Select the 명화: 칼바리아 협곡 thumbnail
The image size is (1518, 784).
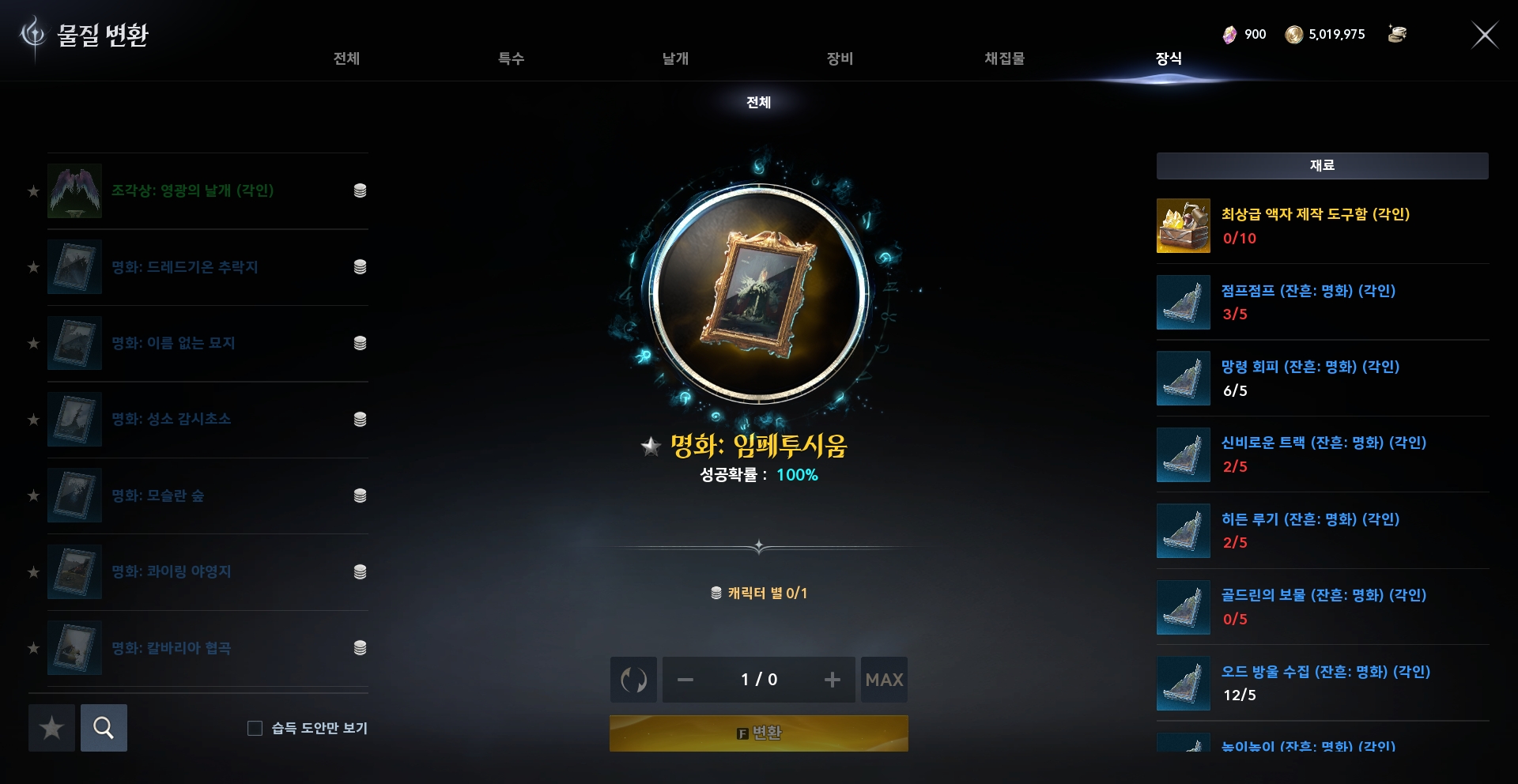click(74, 647)
